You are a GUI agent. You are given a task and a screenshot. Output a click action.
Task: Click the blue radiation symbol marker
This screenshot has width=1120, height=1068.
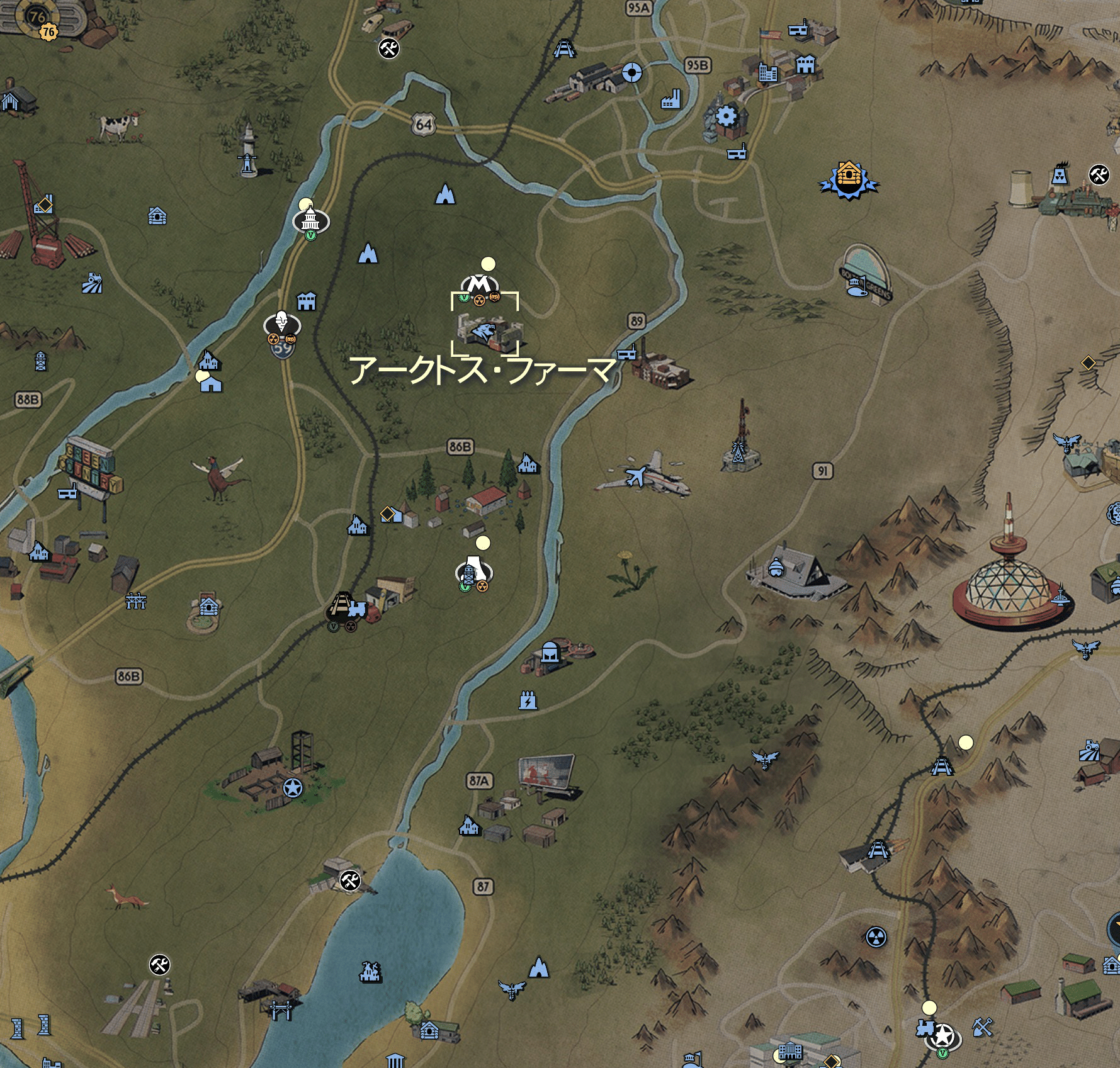pyautogui.click(x=876, y=938)
